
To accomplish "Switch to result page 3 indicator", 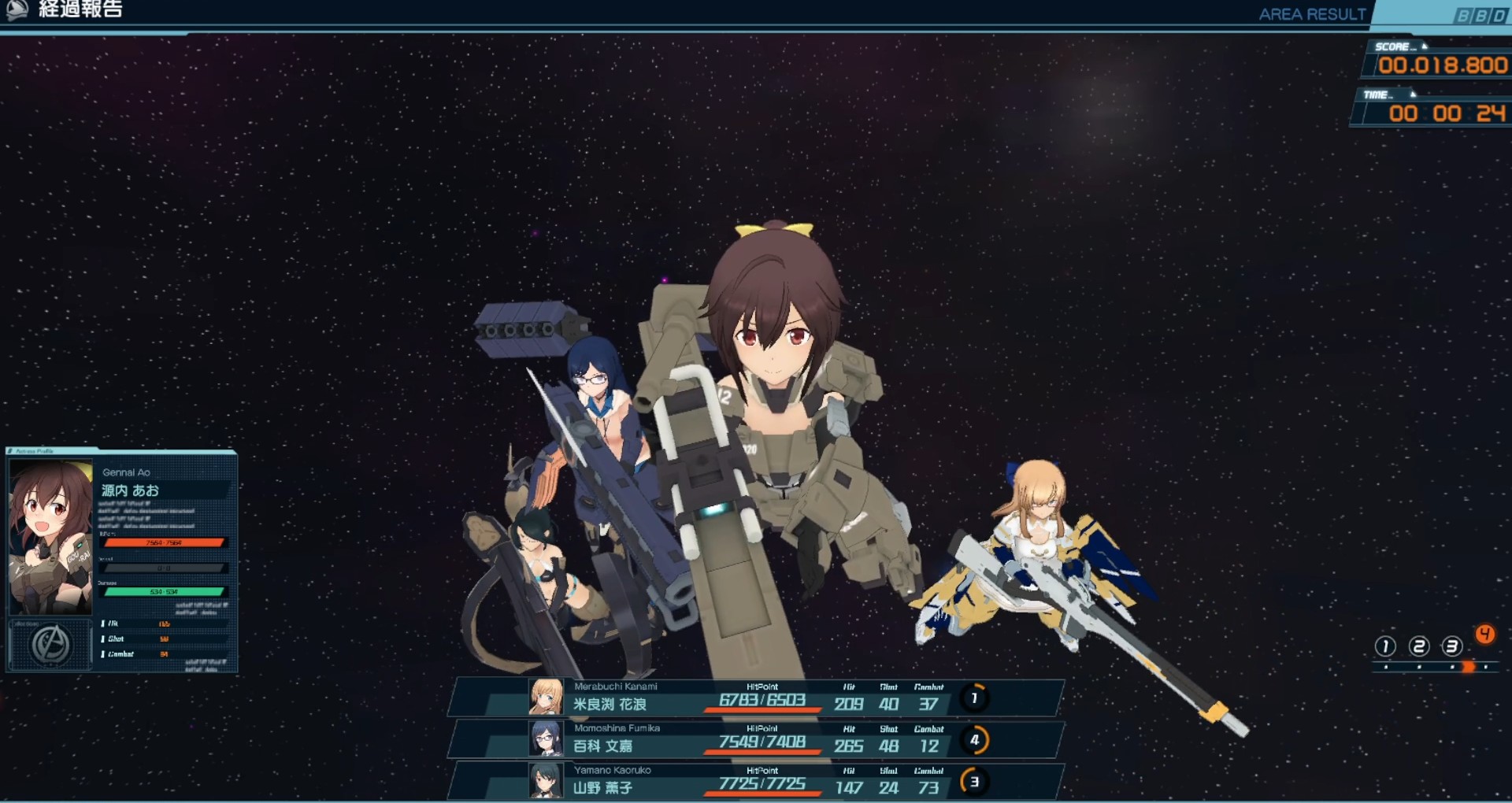I will (x=1452, y=646).
